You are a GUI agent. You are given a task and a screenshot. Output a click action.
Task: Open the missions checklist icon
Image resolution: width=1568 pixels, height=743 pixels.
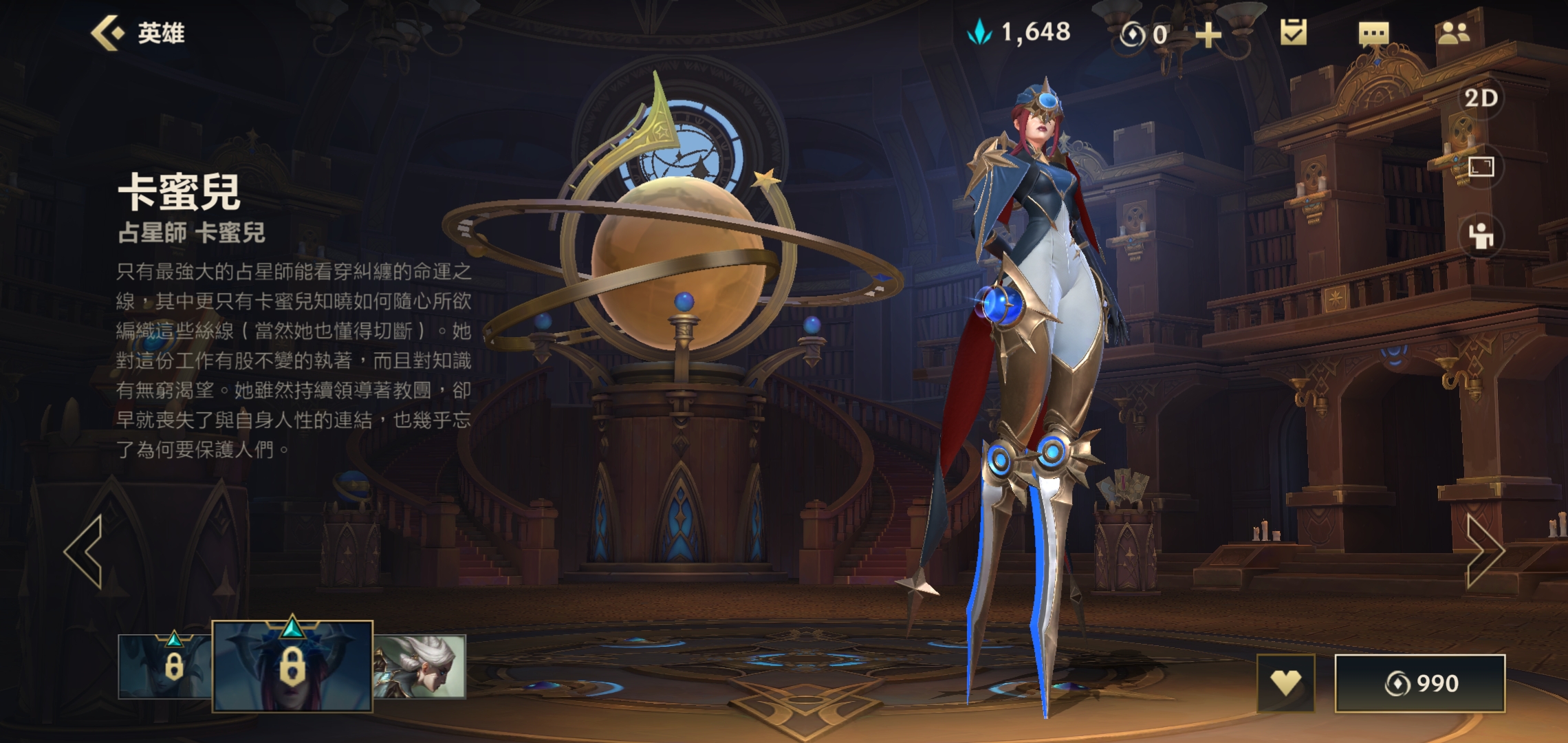pos(1293,32)
